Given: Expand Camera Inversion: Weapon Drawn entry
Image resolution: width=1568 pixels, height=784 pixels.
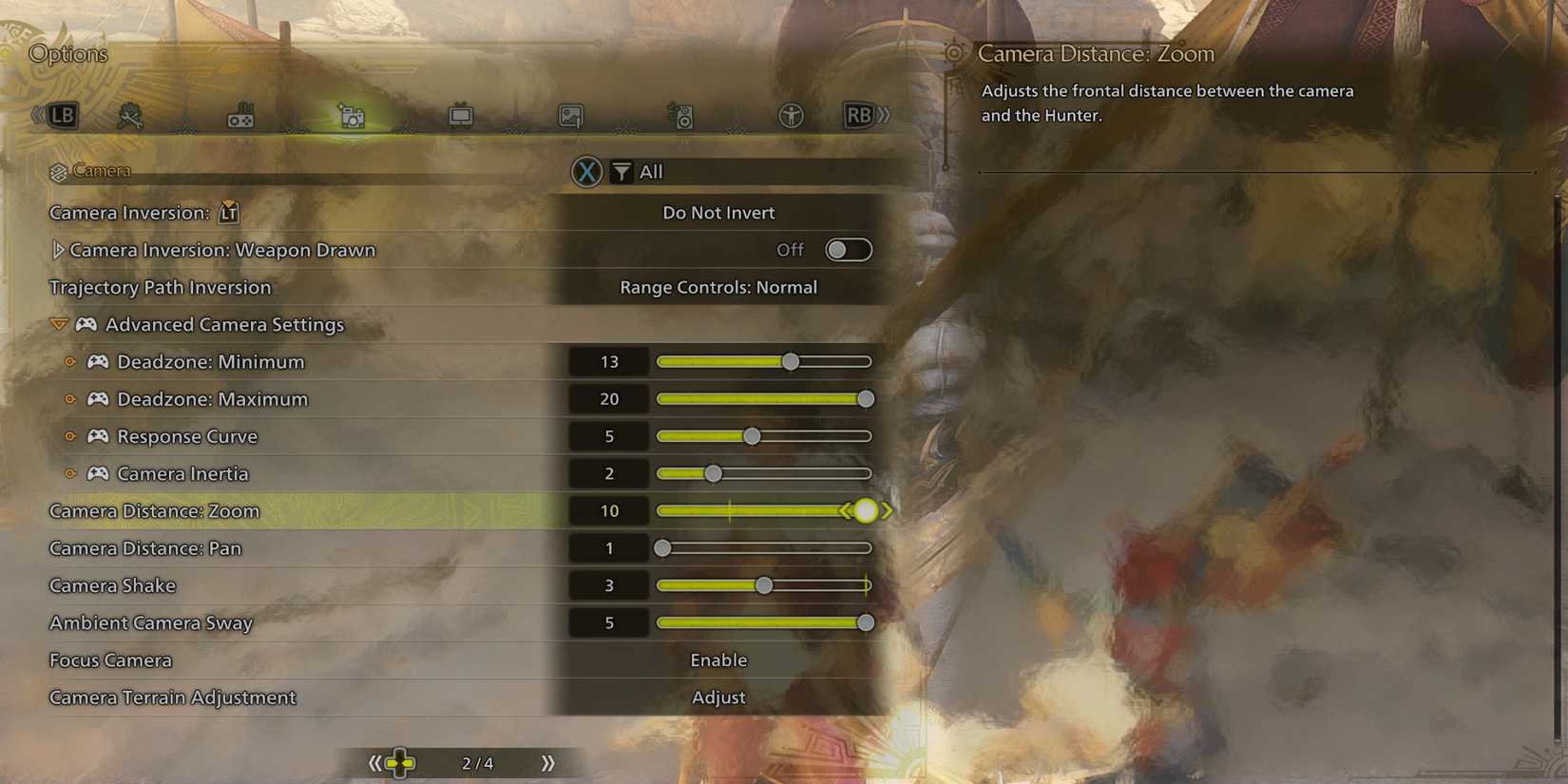Looking at the screenshot, I should (58, 249).
